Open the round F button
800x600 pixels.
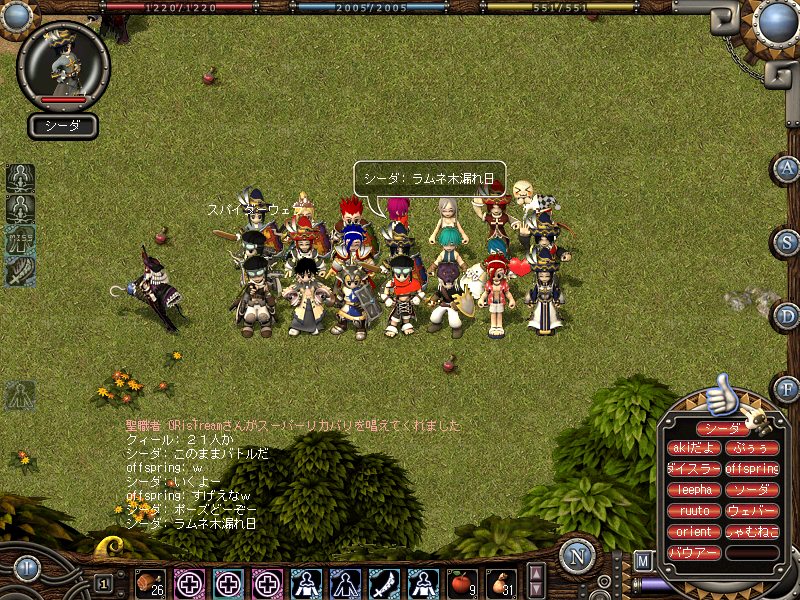[x=787, y=389]
